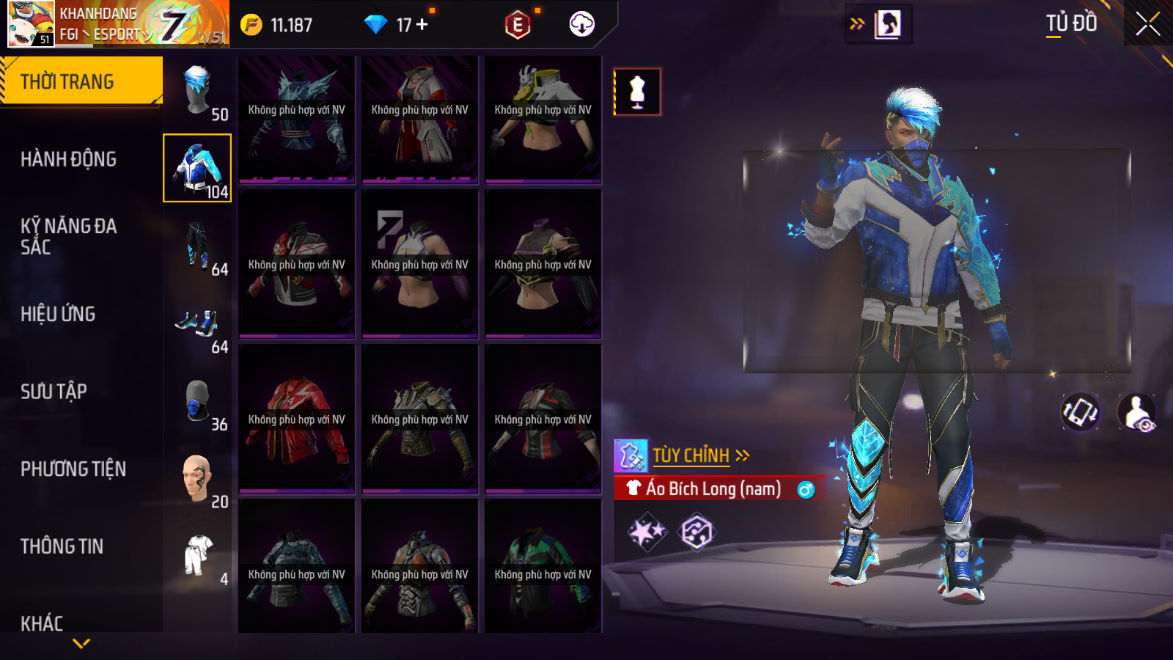The height and width of the screenshot is (660, 1173).
Task: Select the red jacket thumbnail
Action: click(297, 419)
